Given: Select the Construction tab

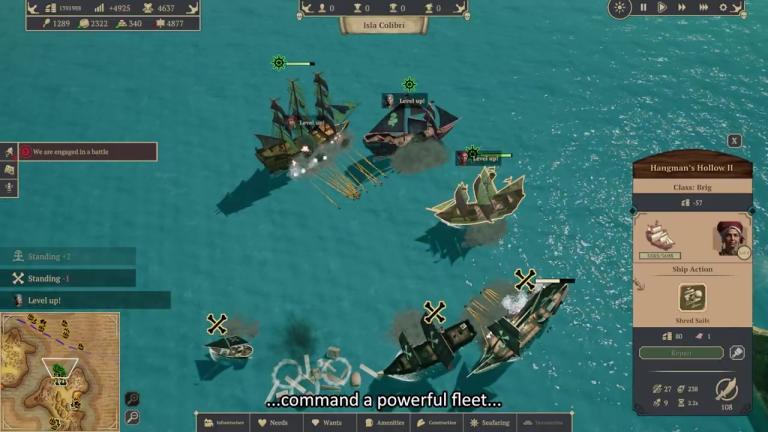Looking at the screenshot, I should 439,423.
